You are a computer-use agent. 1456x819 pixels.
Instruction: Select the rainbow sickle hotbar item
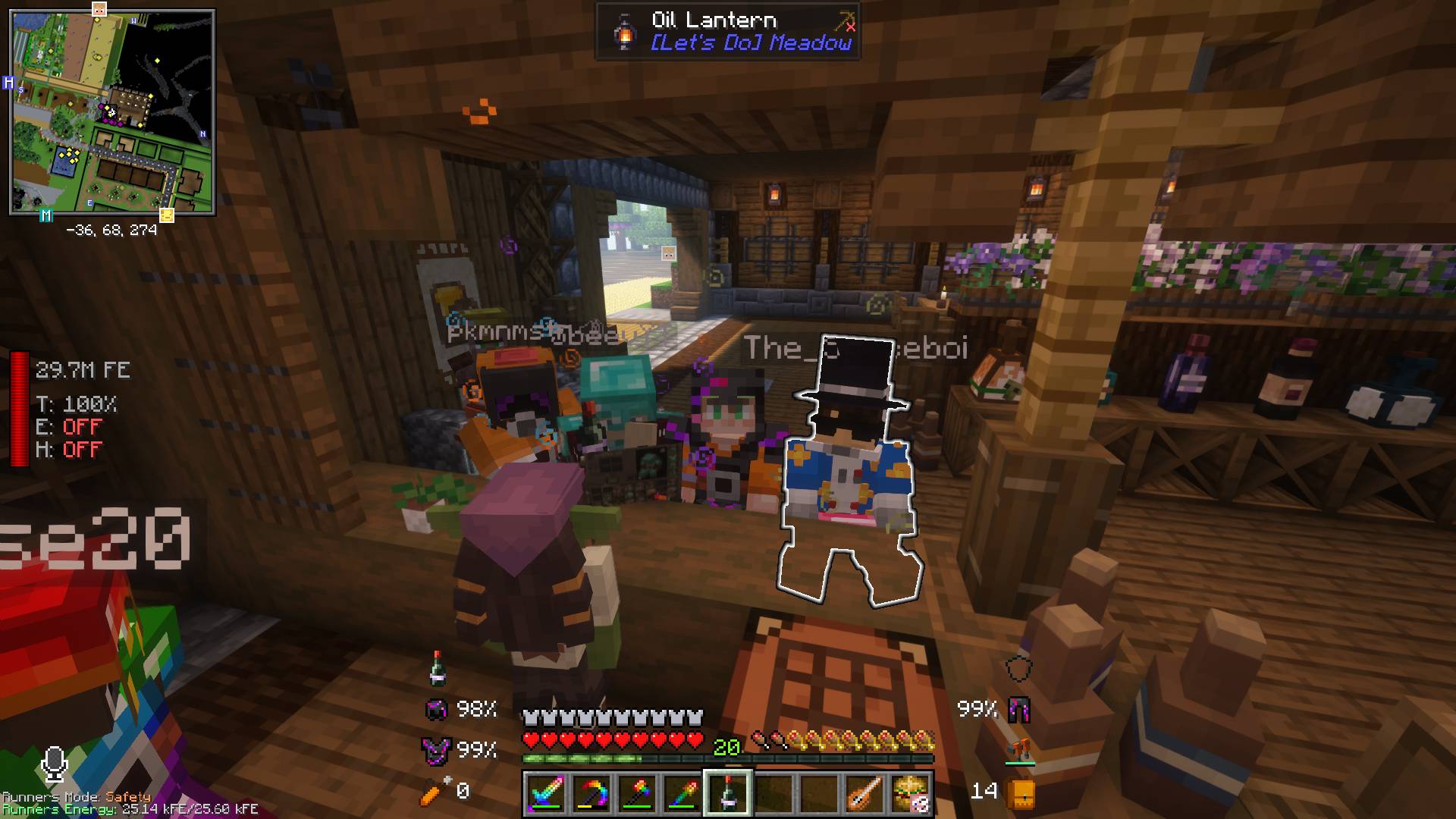pyautogui.click(x=592, y=791)
